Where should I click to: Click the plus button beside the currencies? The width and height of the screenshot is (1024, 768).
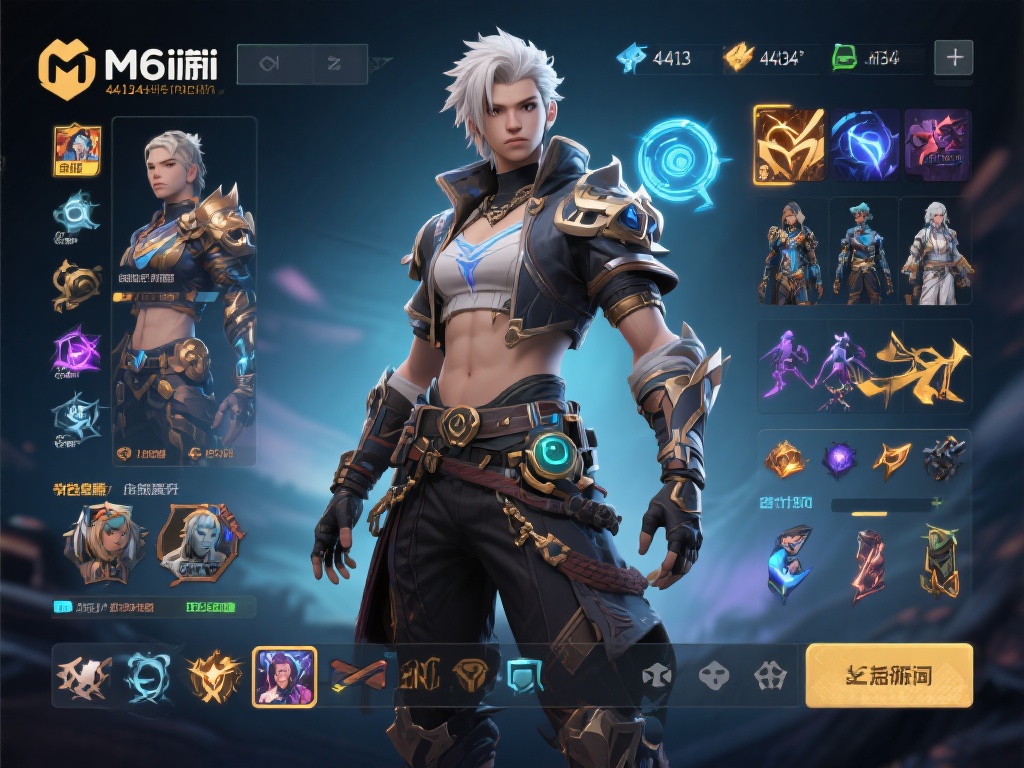[953, 58]
